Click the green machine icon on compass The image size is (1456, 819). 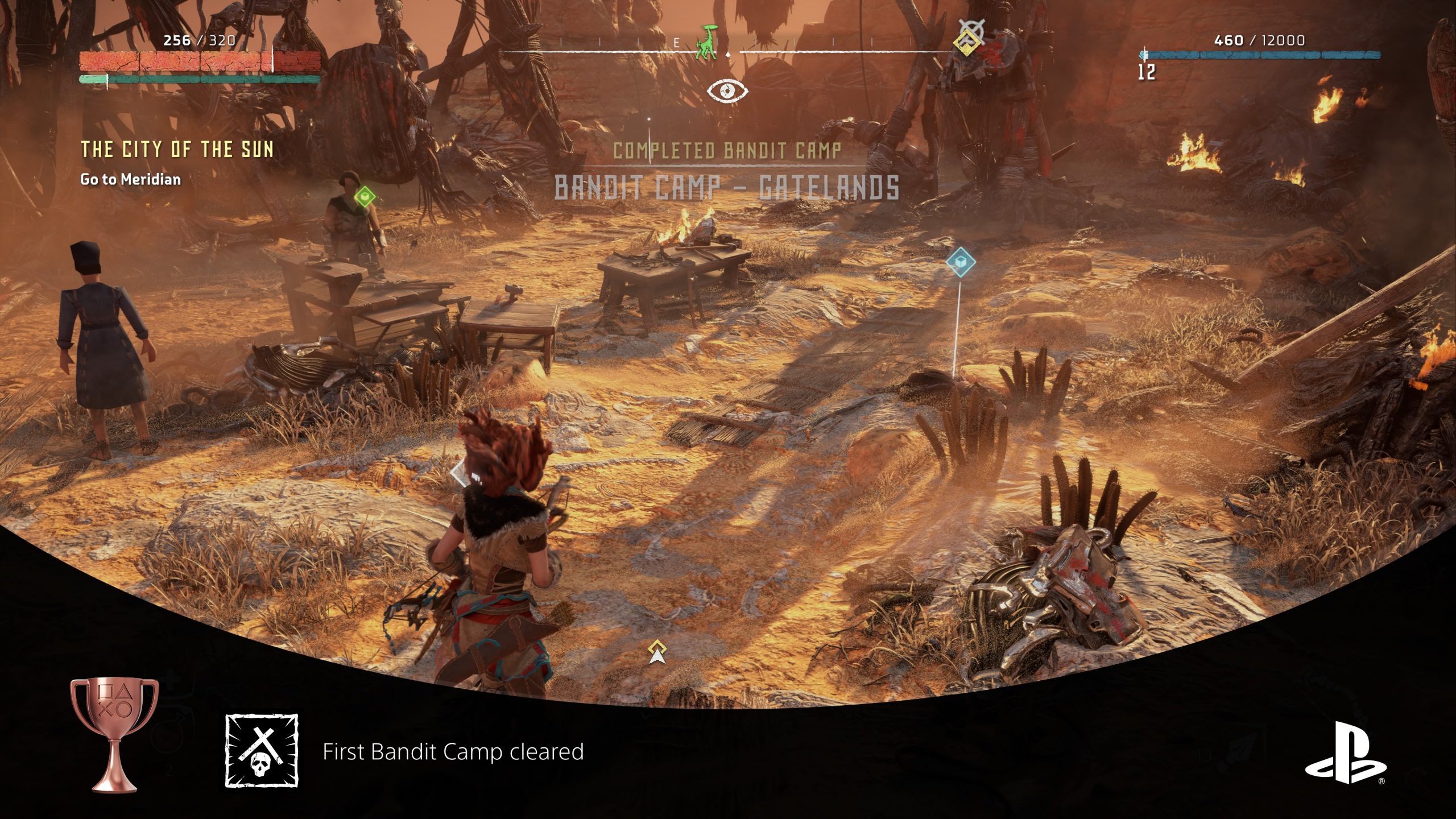point(708,43)
